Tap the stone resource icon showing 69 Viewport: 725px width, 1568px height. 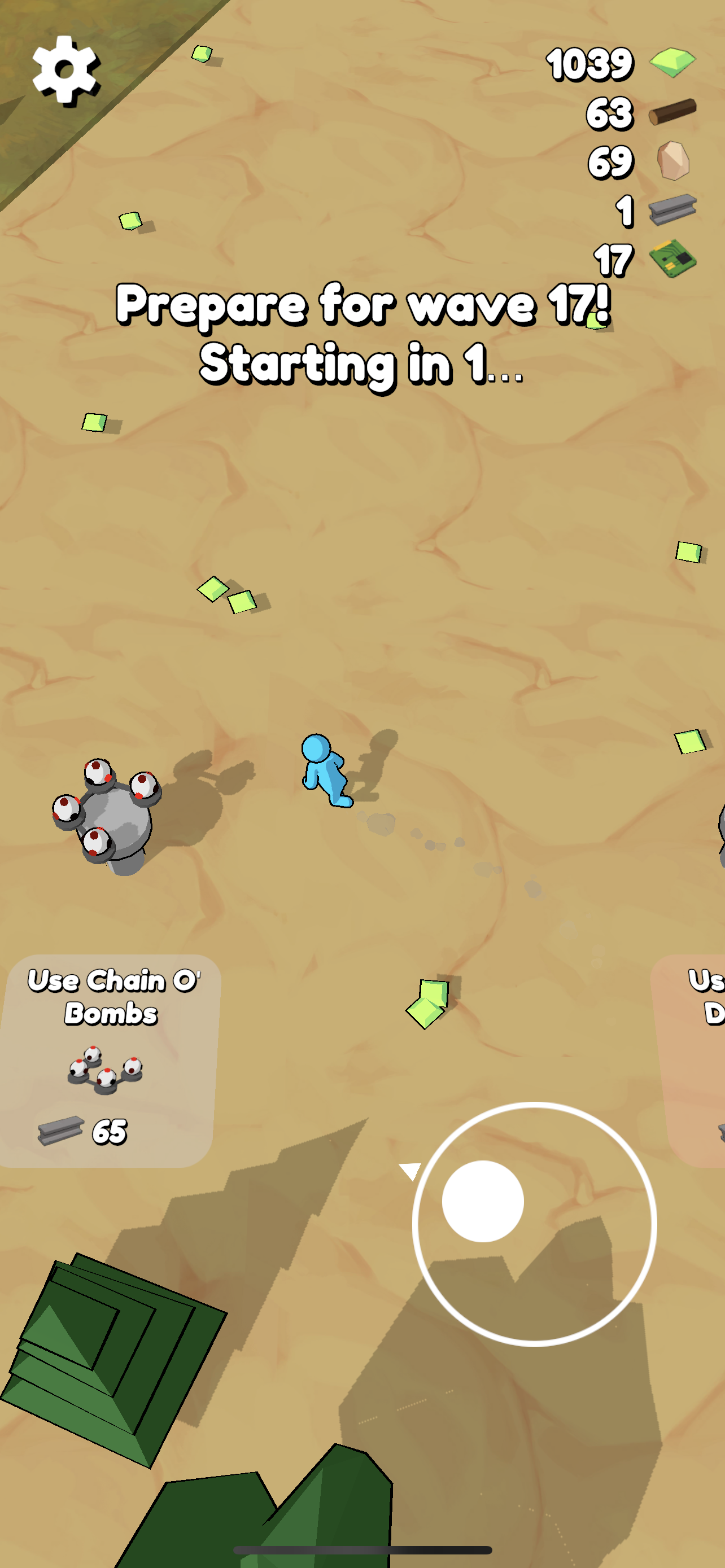click(672, 160)
